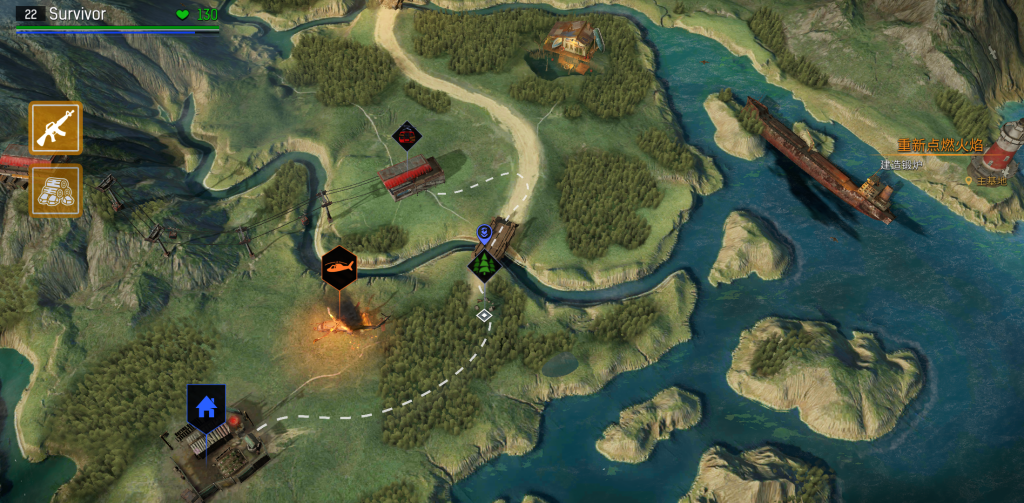This screenshot has height=503, width=1024.
Task: Select the red diamond marker above the warehouse
Action: 406,135
